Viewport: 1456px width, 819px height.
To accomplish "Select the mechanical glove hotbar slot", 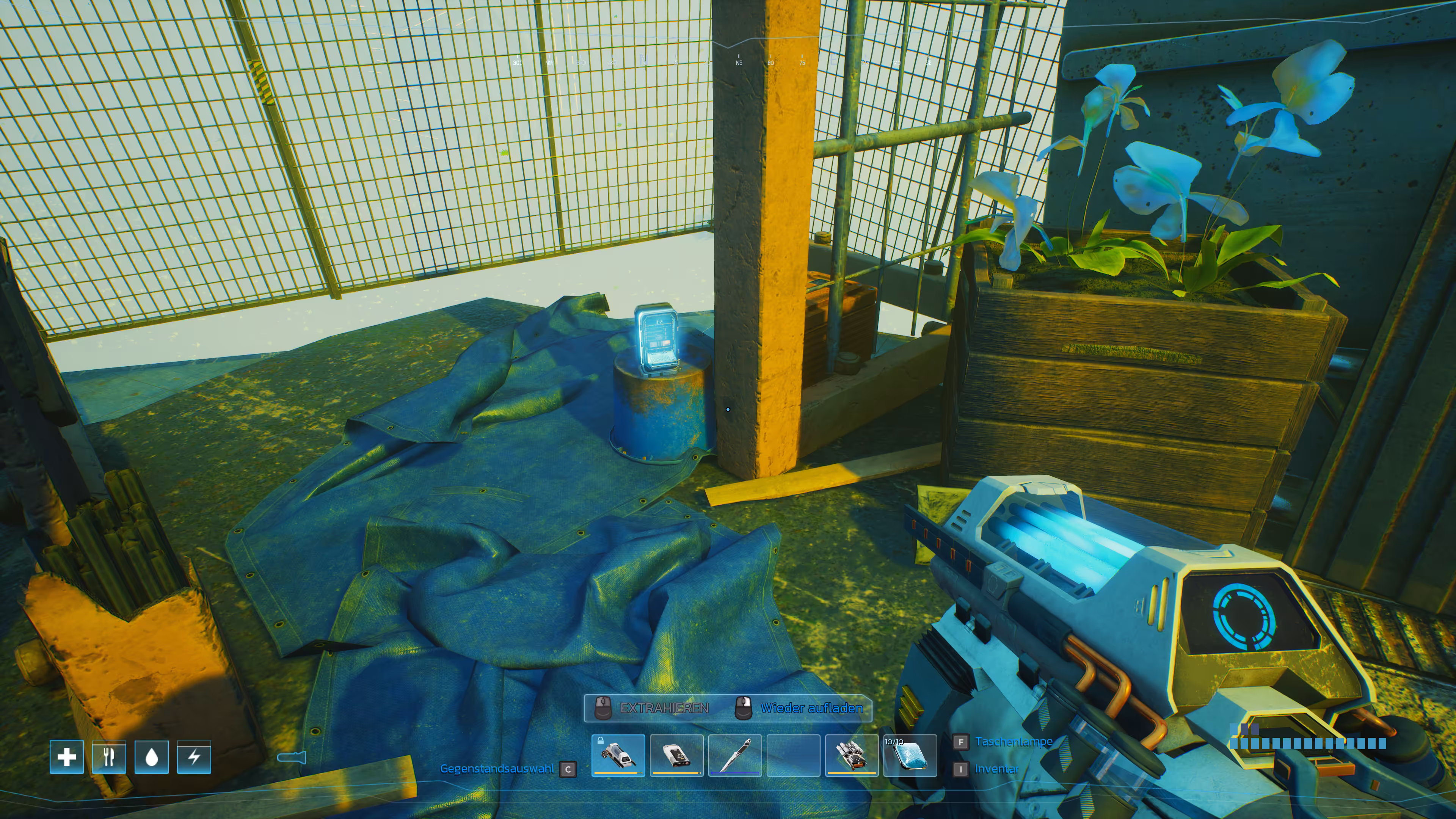I will (851, 755).
